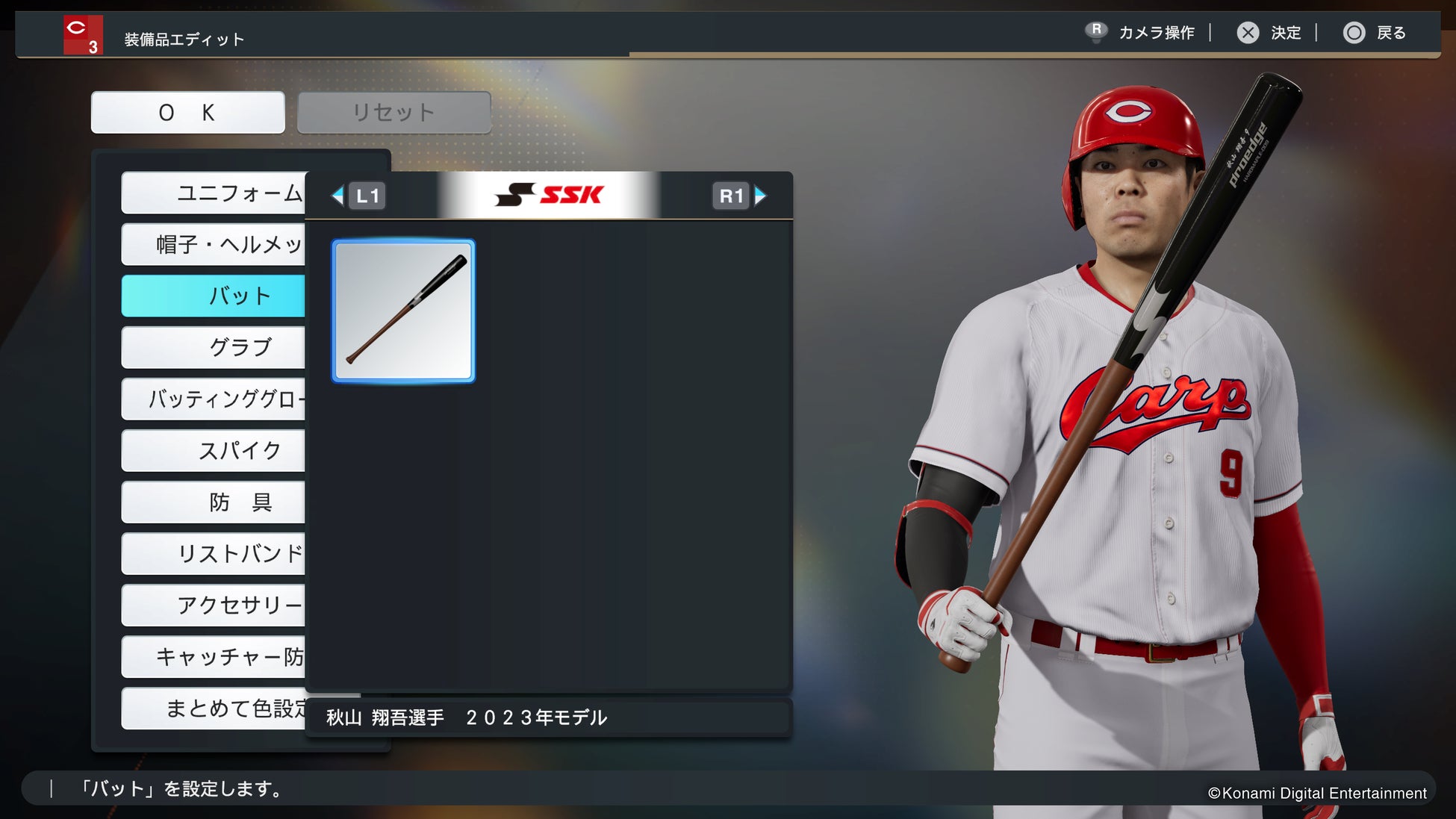The height and width of the screenshot is (819, 1456).
Task: Open the グラブ glove category
Action: pyautogui.click(x=214, y=347)
